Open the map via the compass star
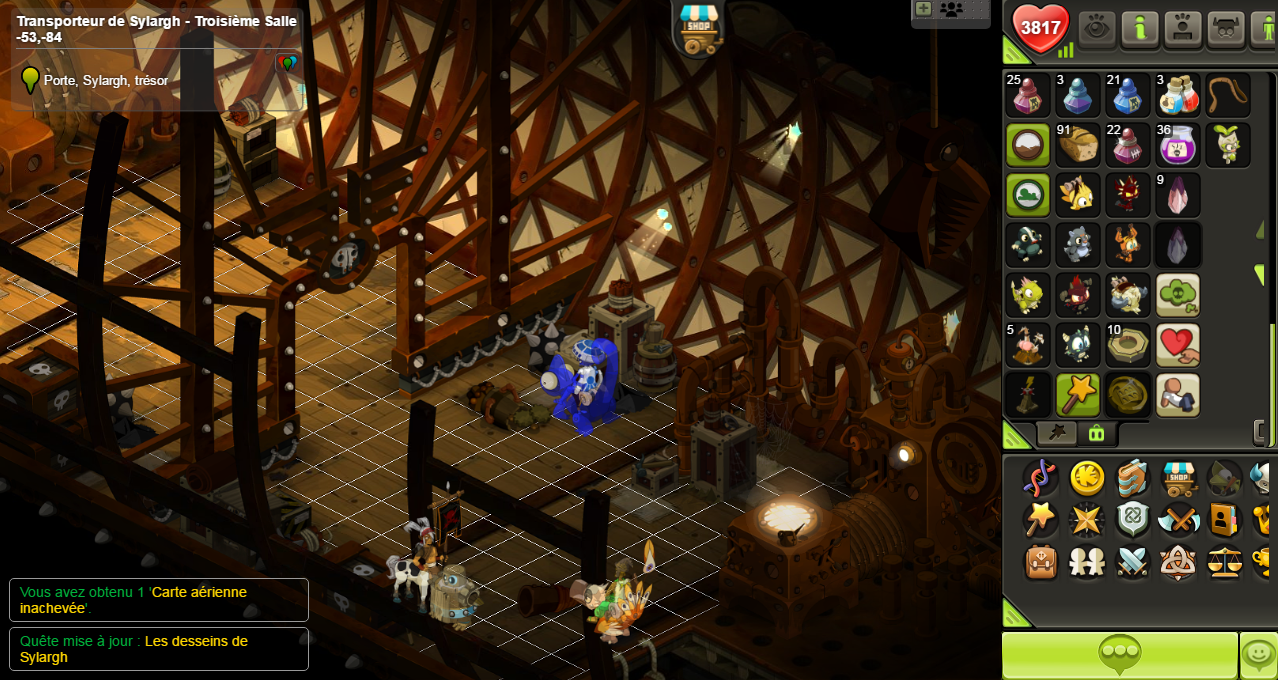The width and height of the screenshot is (1278, 680). click(1087, 520)
